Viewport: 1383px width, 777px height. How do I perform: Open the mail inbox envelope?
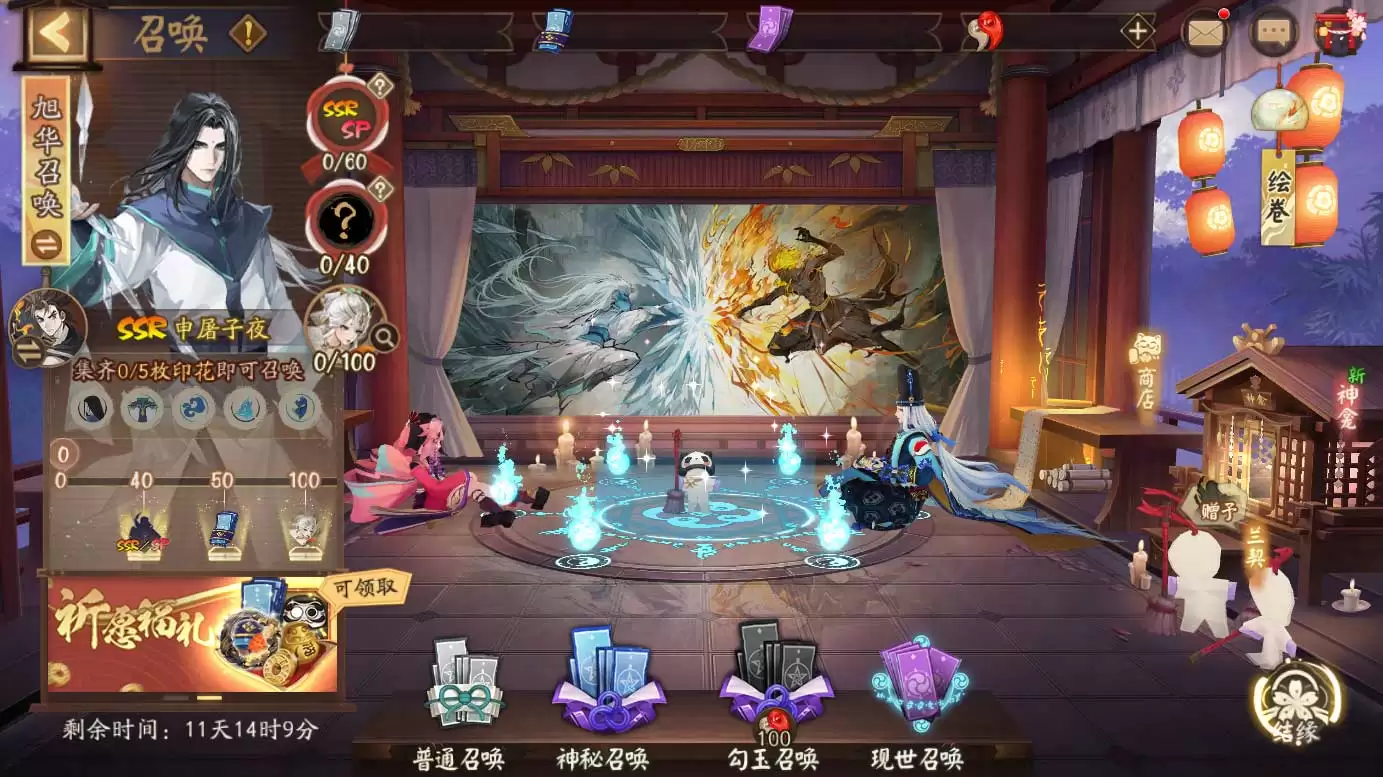pyautogui.click(x=1204, y=31)
